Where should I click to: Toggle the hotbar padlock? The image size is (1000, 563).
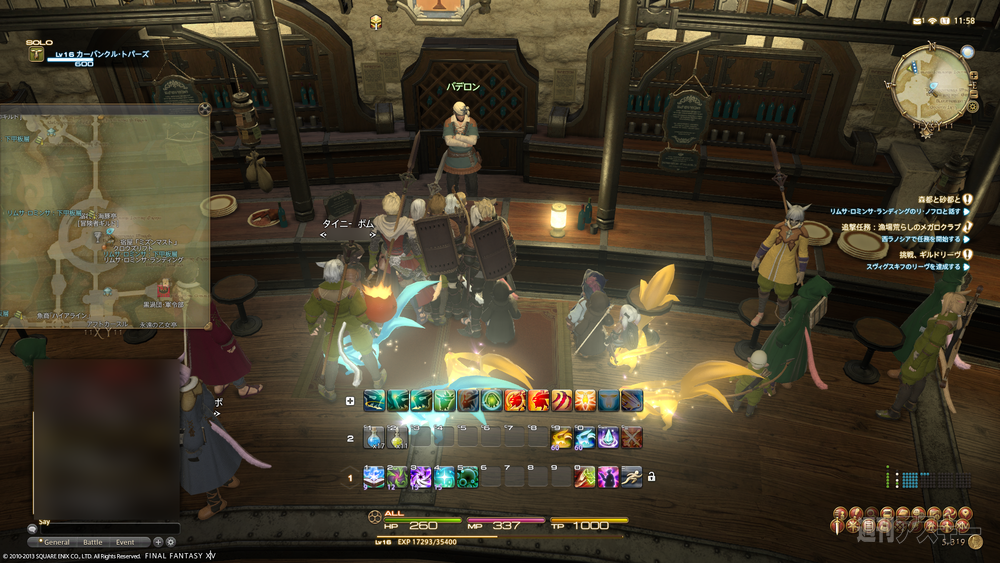coord(651,477)
